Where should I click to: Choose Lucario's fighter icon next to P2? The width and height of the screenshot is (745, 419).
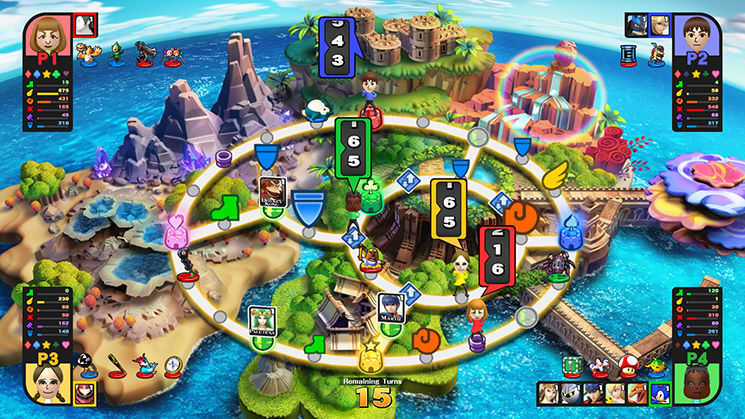634,25
